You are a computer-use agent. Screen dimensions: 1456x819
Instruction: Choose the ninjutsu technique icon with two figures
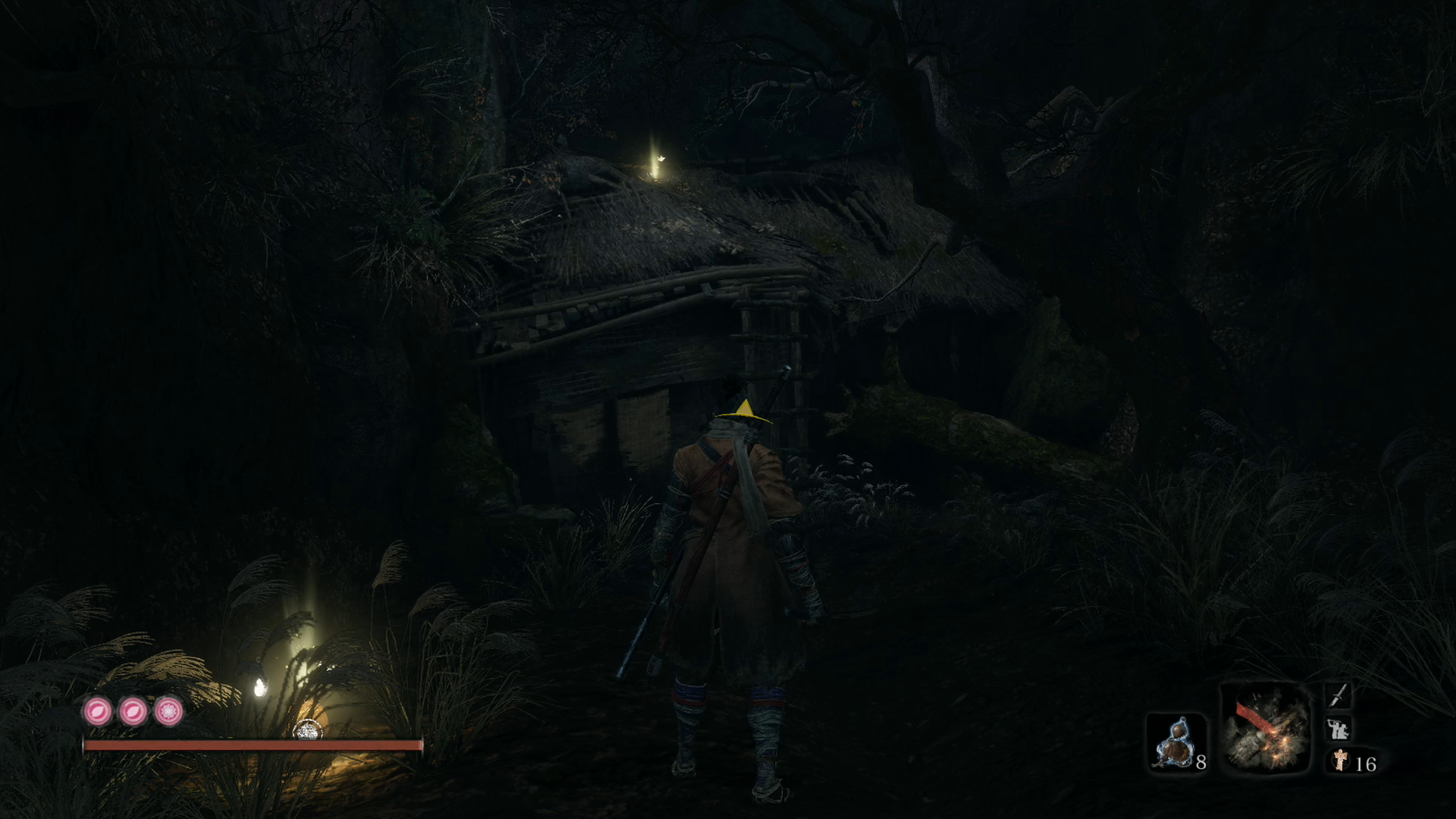[1338, 729]
